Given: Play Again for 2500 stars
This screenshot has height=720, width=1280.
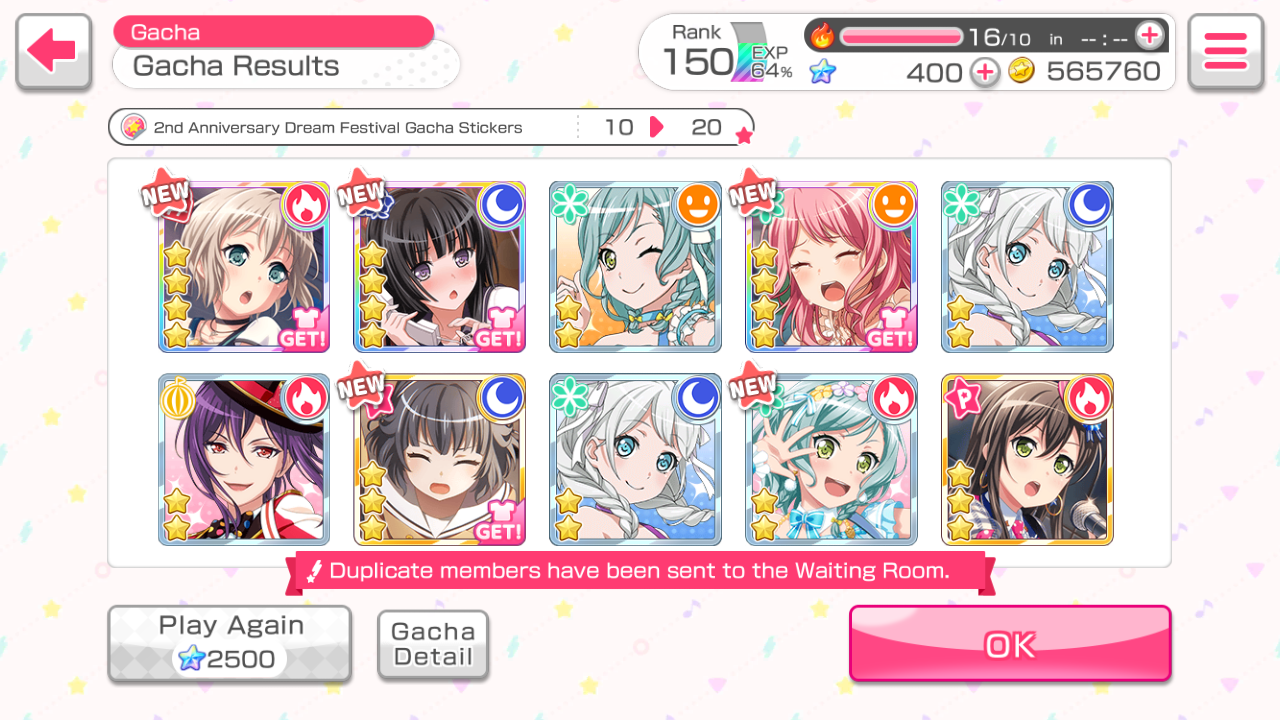Looking at the screenshot, I should [230, 643].
